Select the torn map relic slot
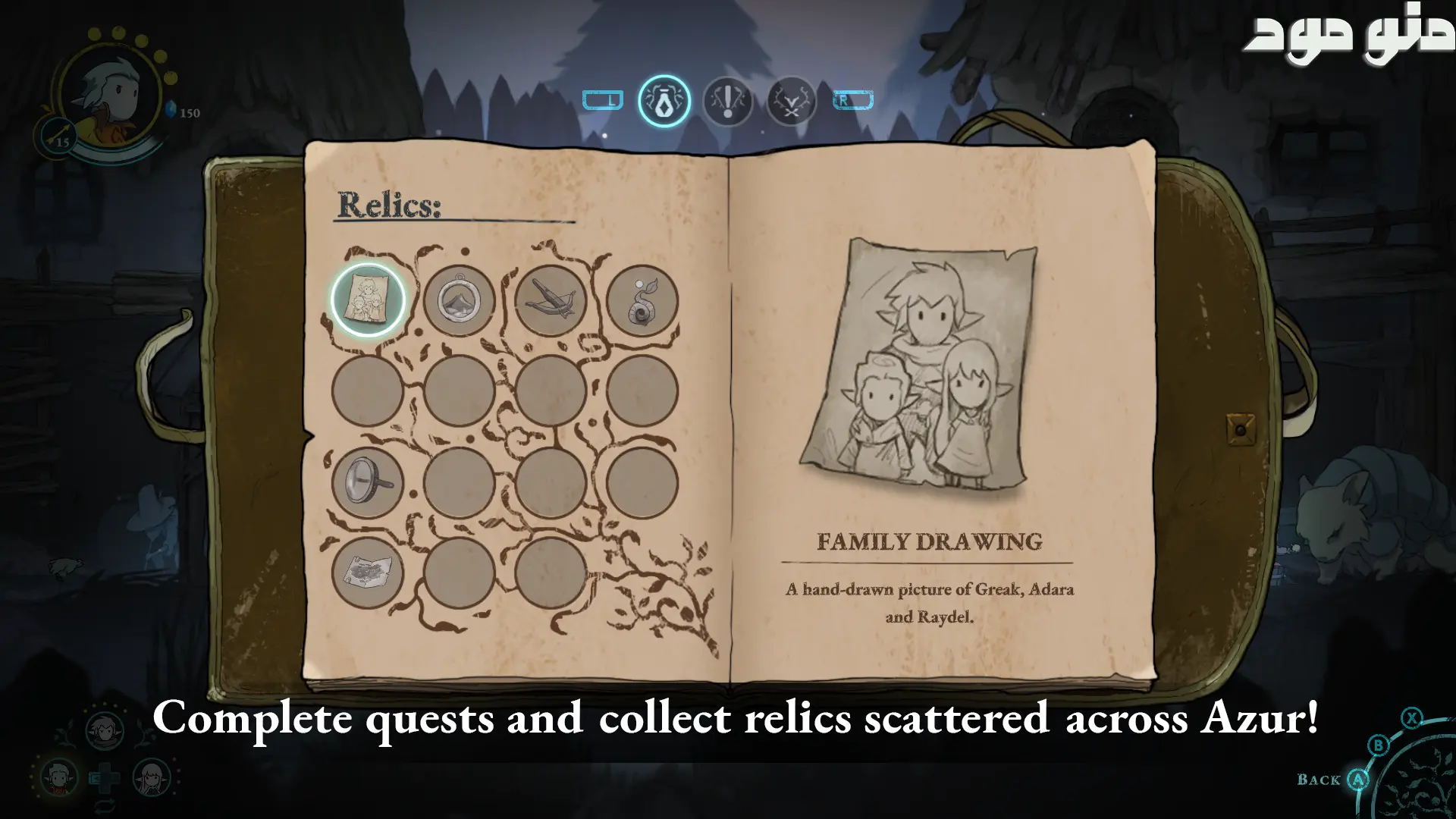 coord(368,572)
